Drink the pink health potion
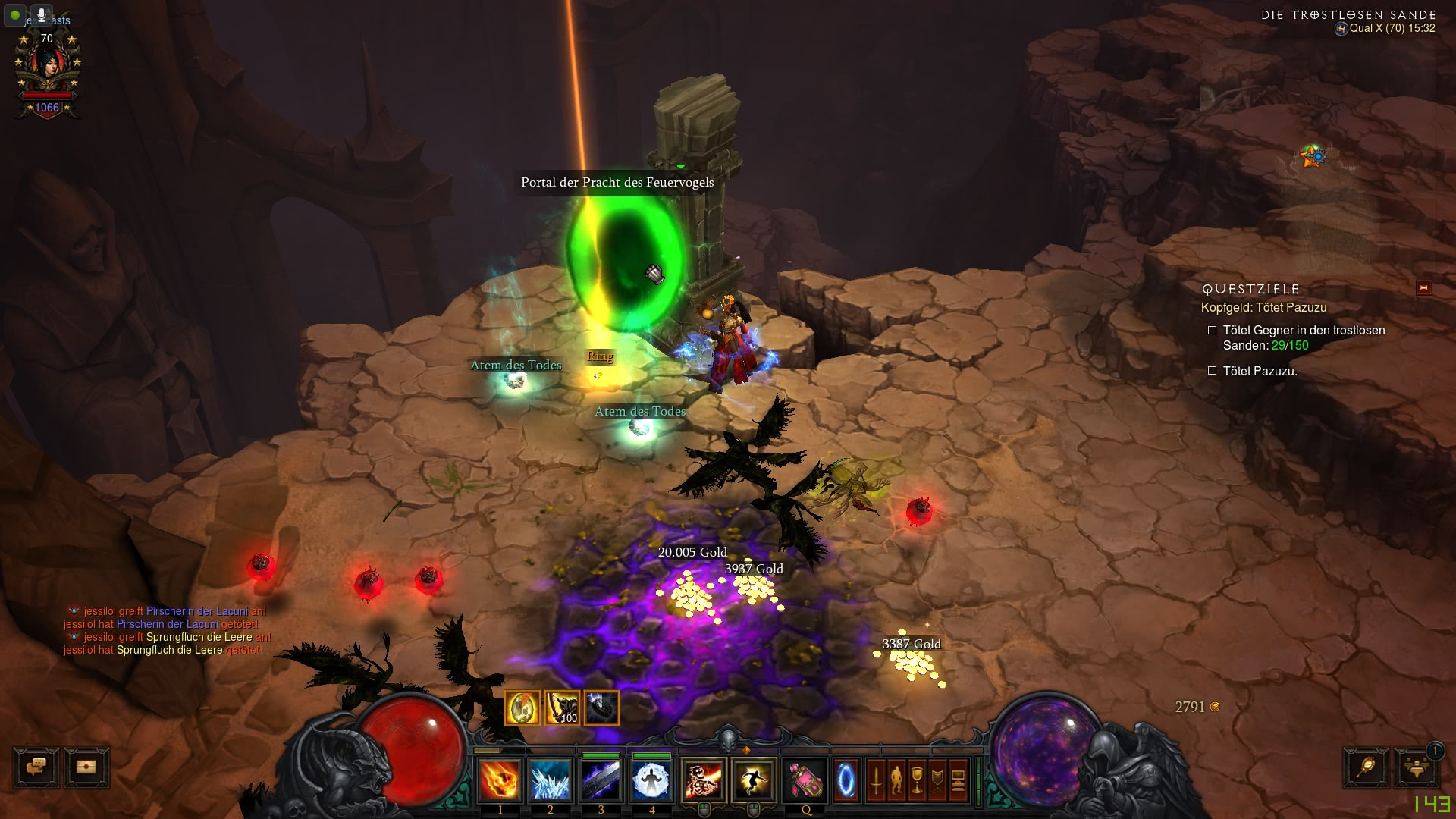This screenshot has height=819, width=1456. pos(805,780)
